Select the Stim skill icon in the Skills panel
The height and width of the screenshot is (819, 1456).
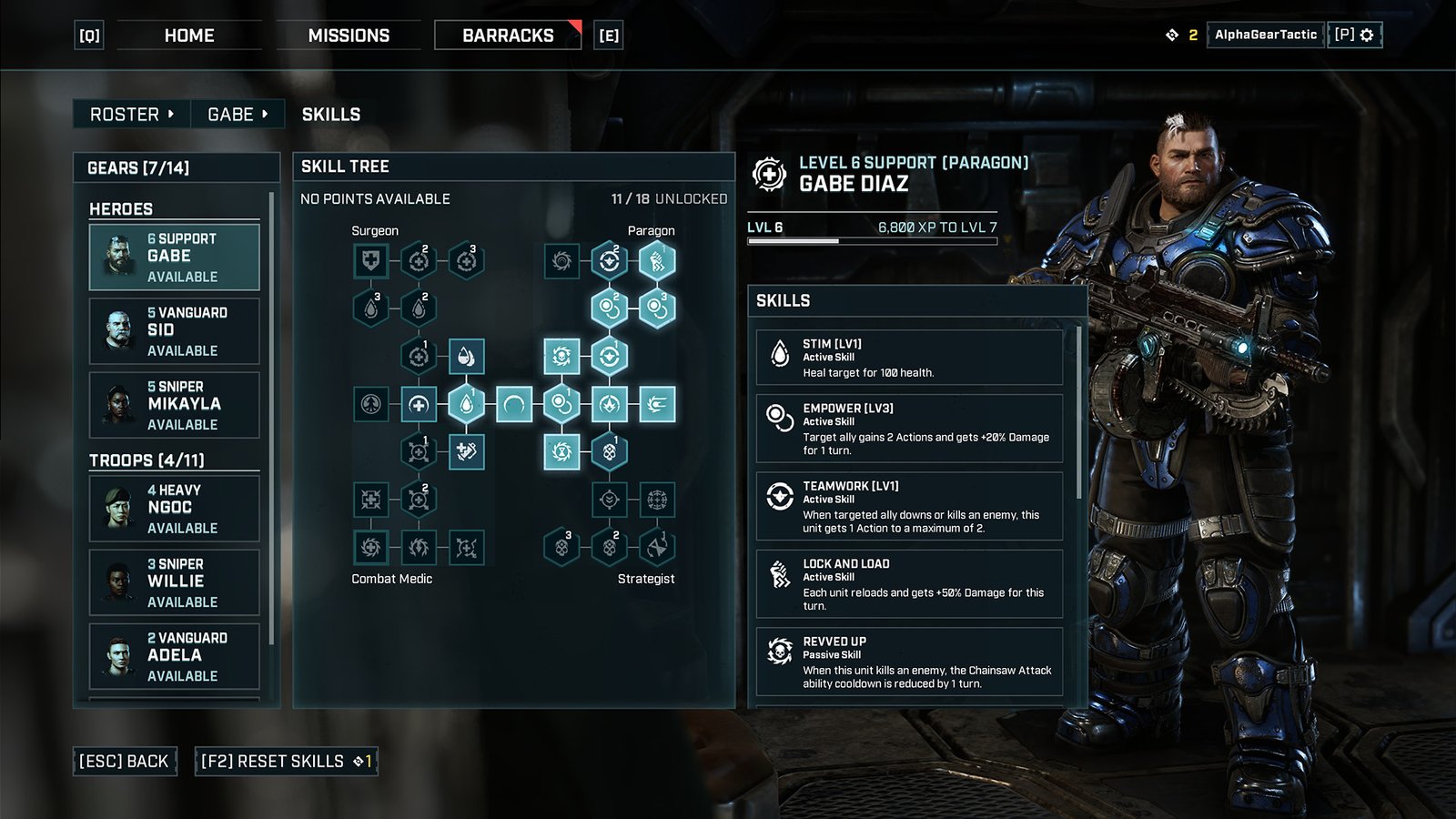click(780, 353)
